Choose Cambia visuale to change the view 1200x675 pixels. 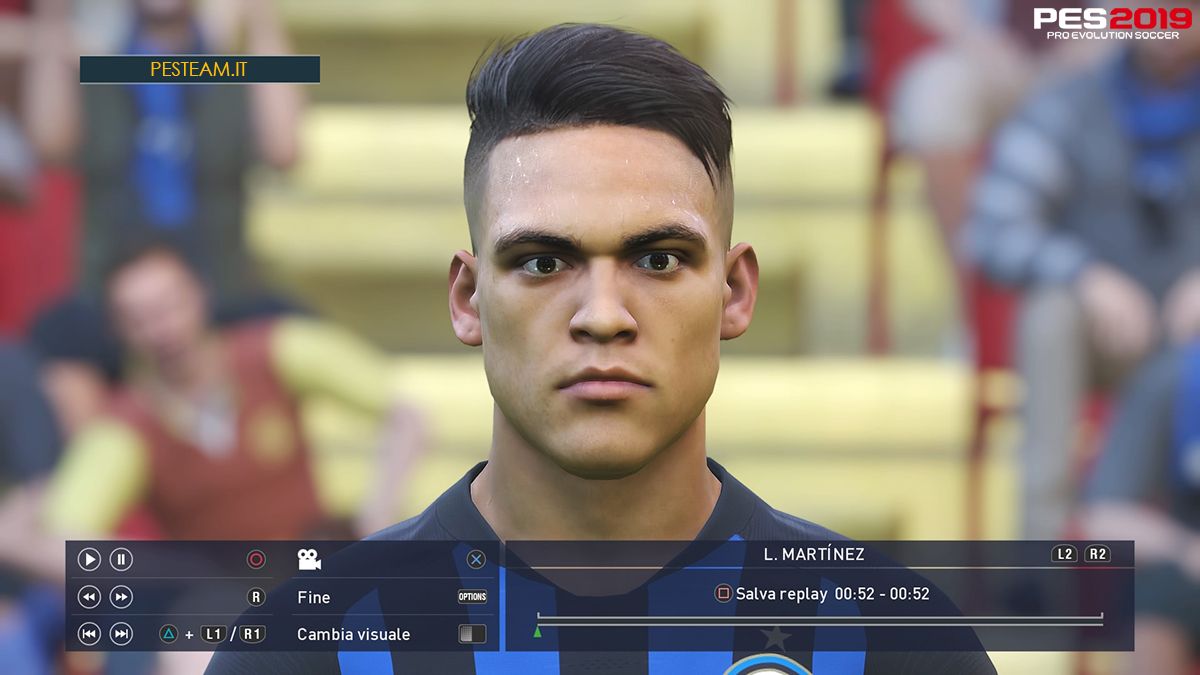353,634
